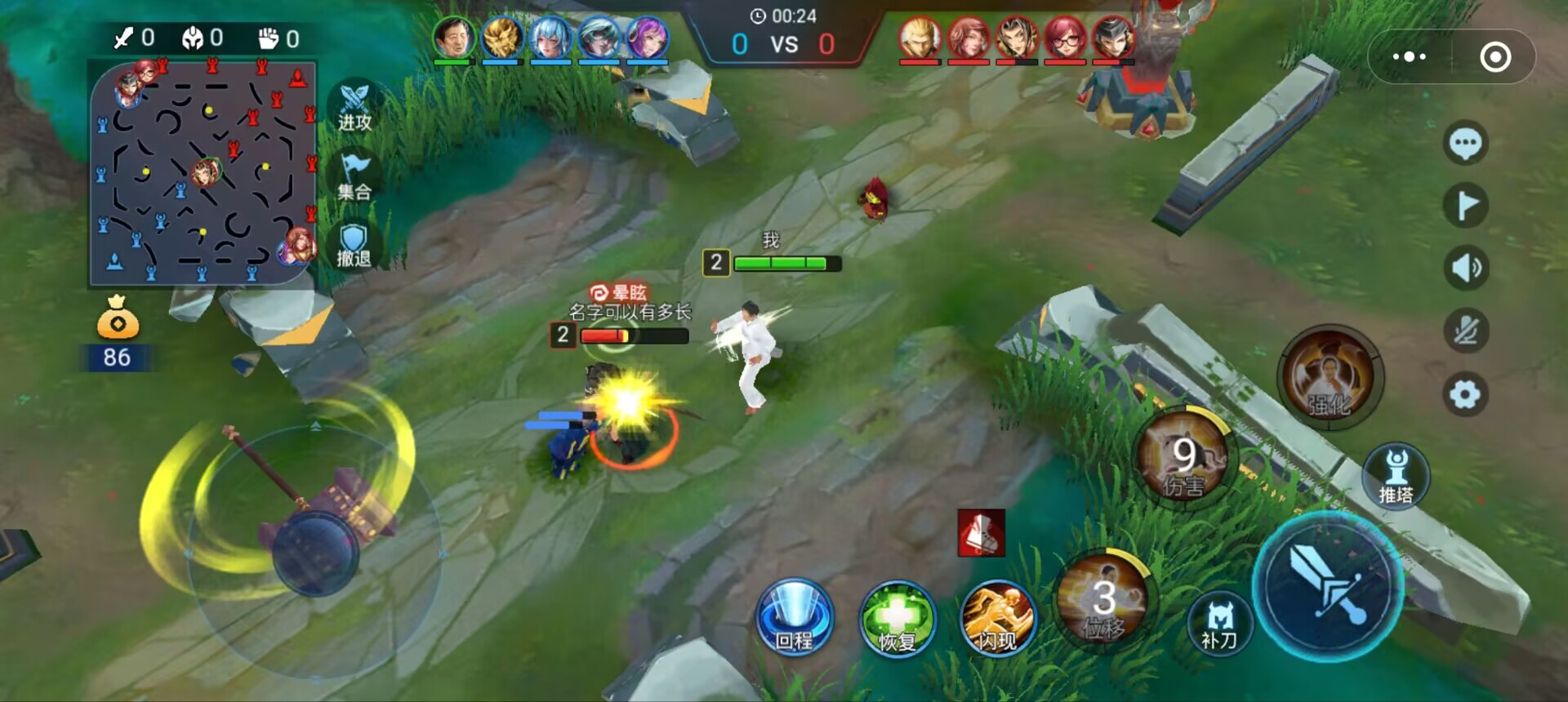Open the chat bubble quick messages
1568x702 pixels.
tap(1465, 144)
